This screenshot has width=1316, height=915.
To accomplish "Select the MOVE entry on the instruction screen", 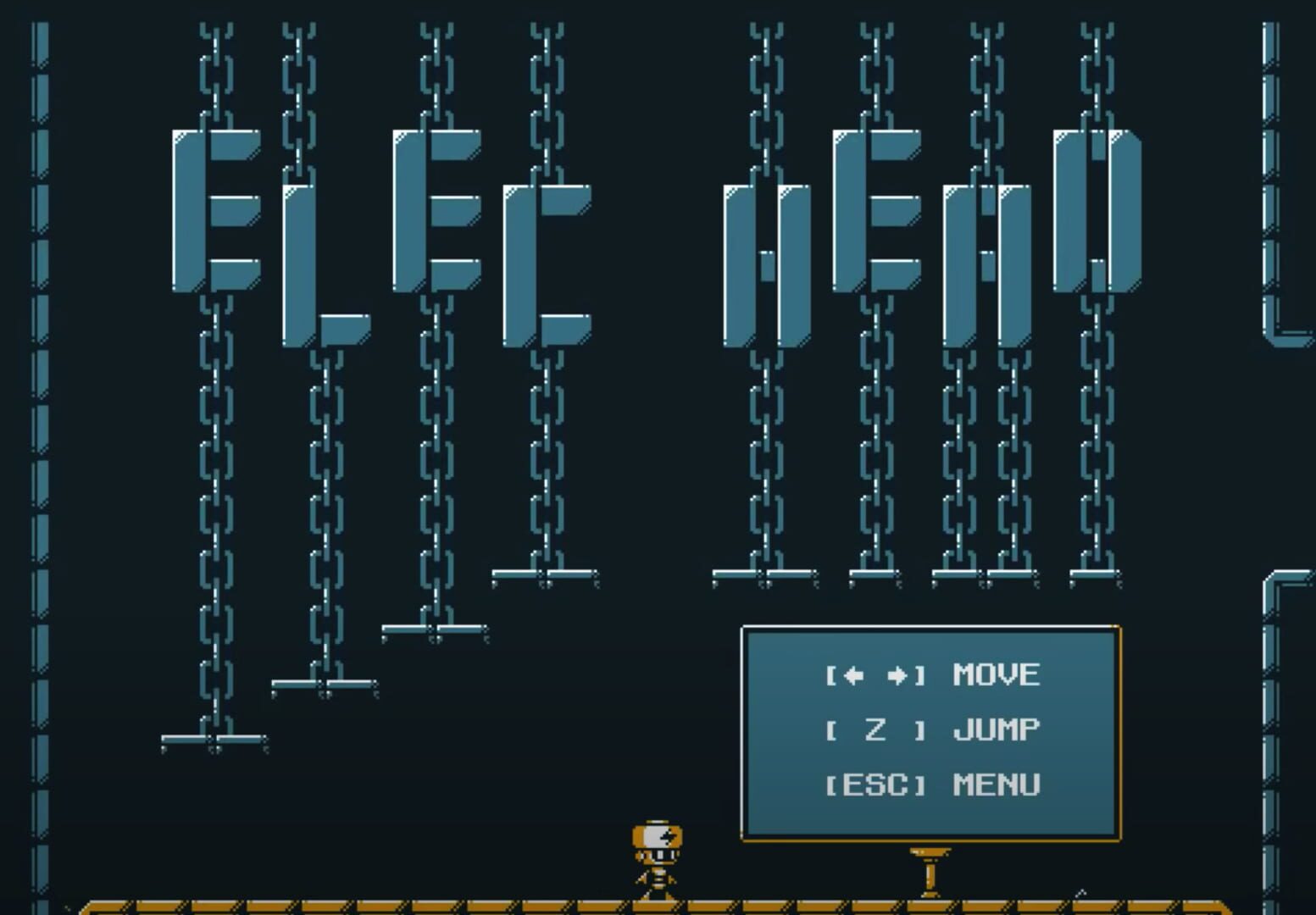I will [996, 675].
